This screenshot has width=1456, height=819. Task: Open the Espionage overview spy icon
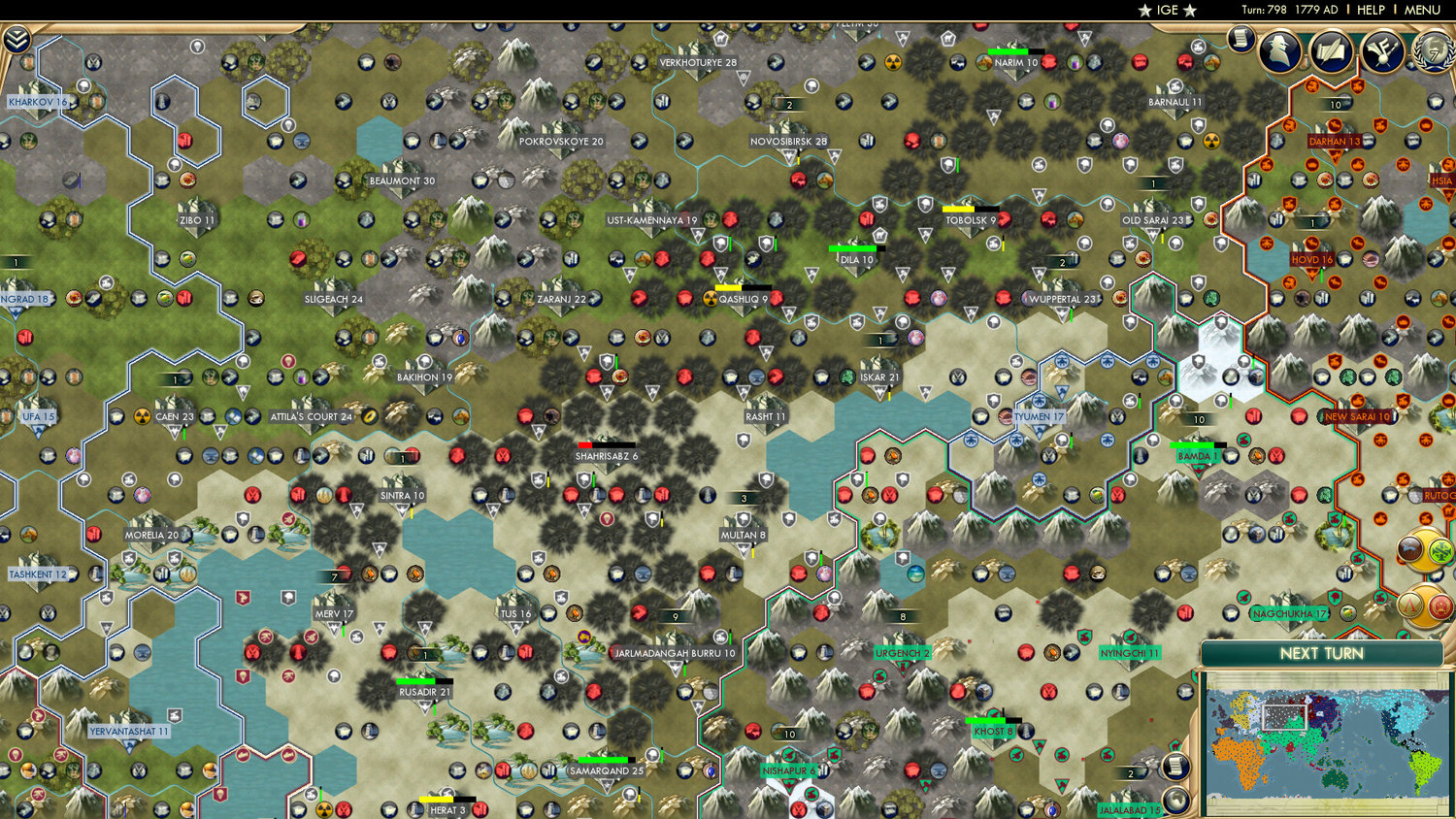pyautogui.click(x=1279, y=50)
